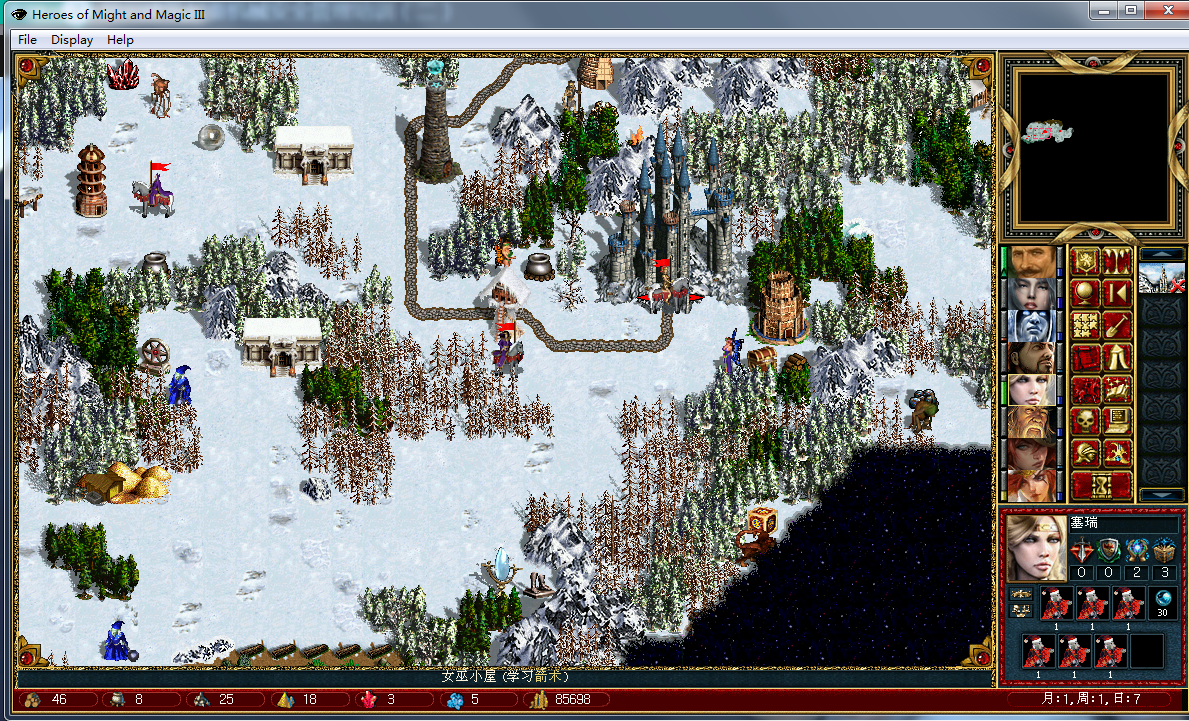
Task: Activate the shovel dig button
Action: click(1117, 326)
